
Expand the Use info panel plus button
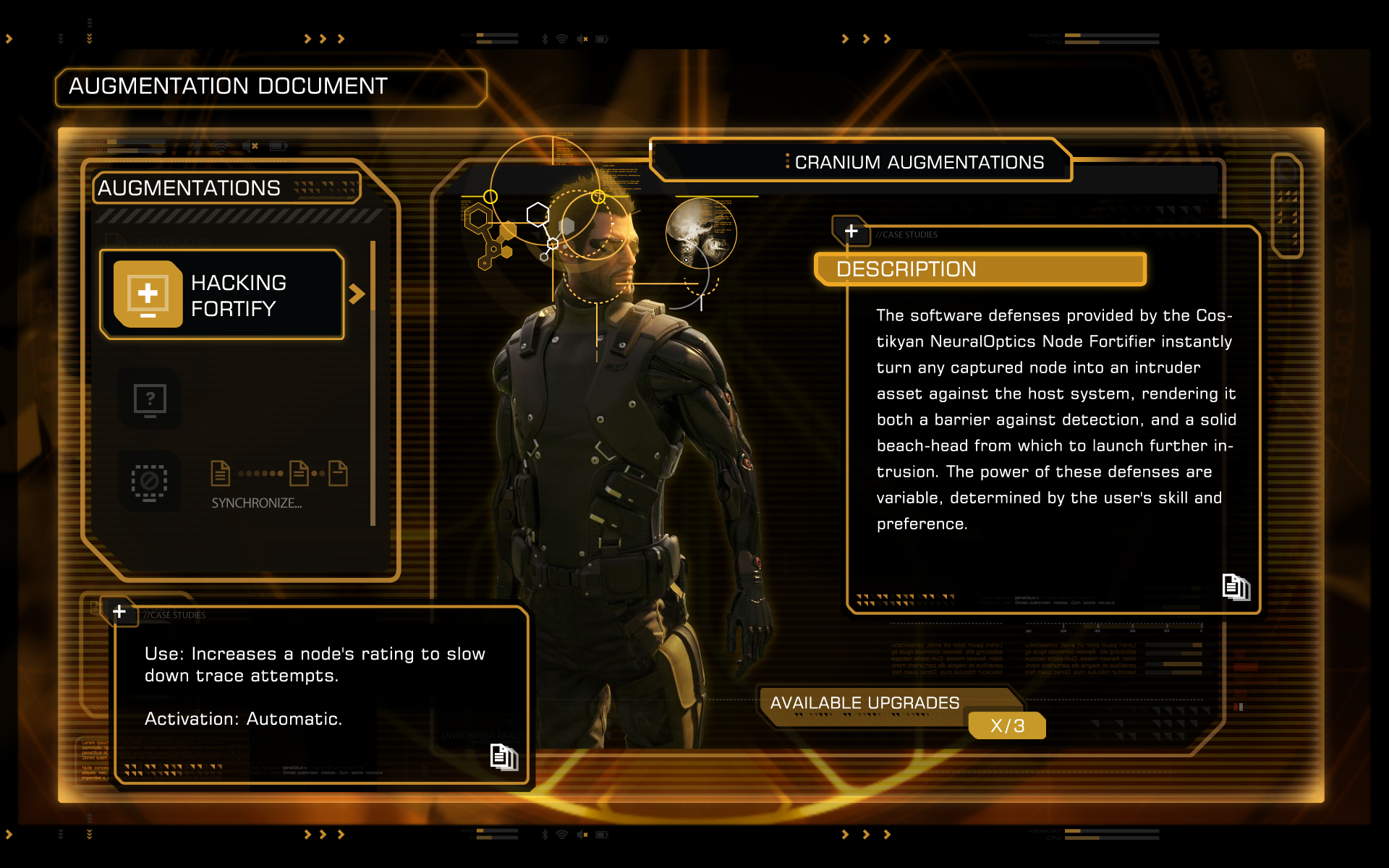(x=119, y=612)
